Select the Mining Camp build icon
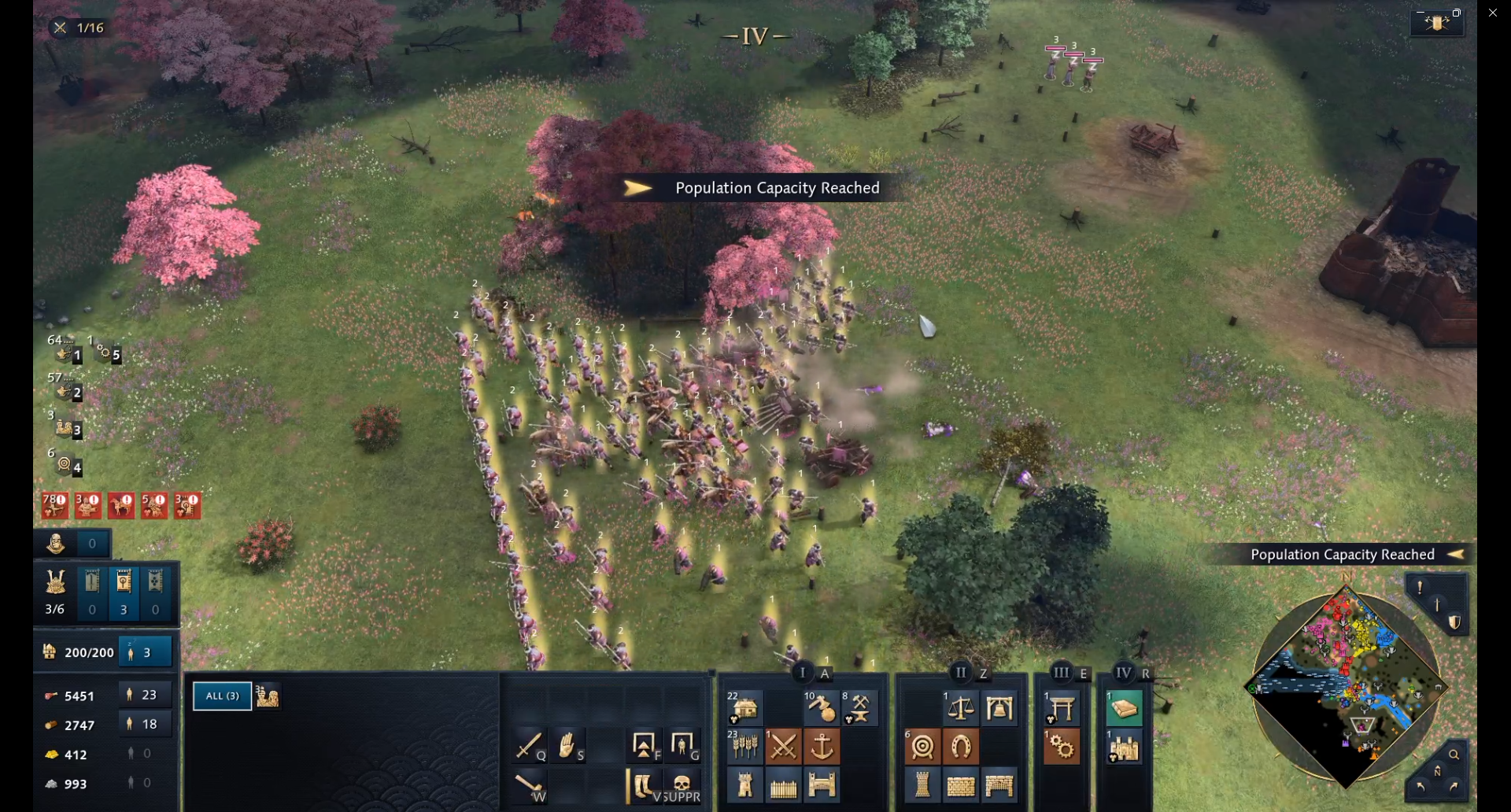This screenshot has height=812, width=1511. [859, 708]
